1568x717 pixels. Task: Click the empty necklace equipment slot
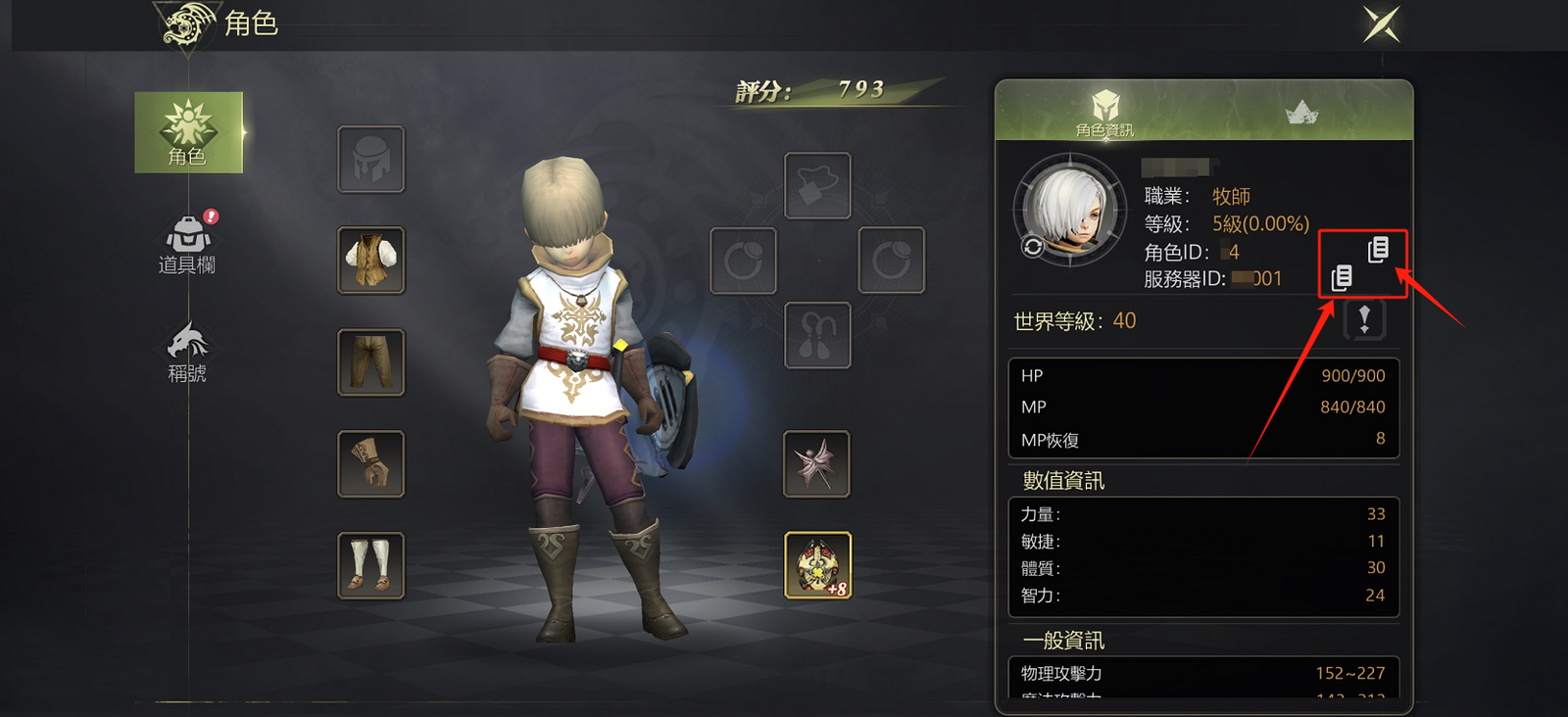pos(818,186)
